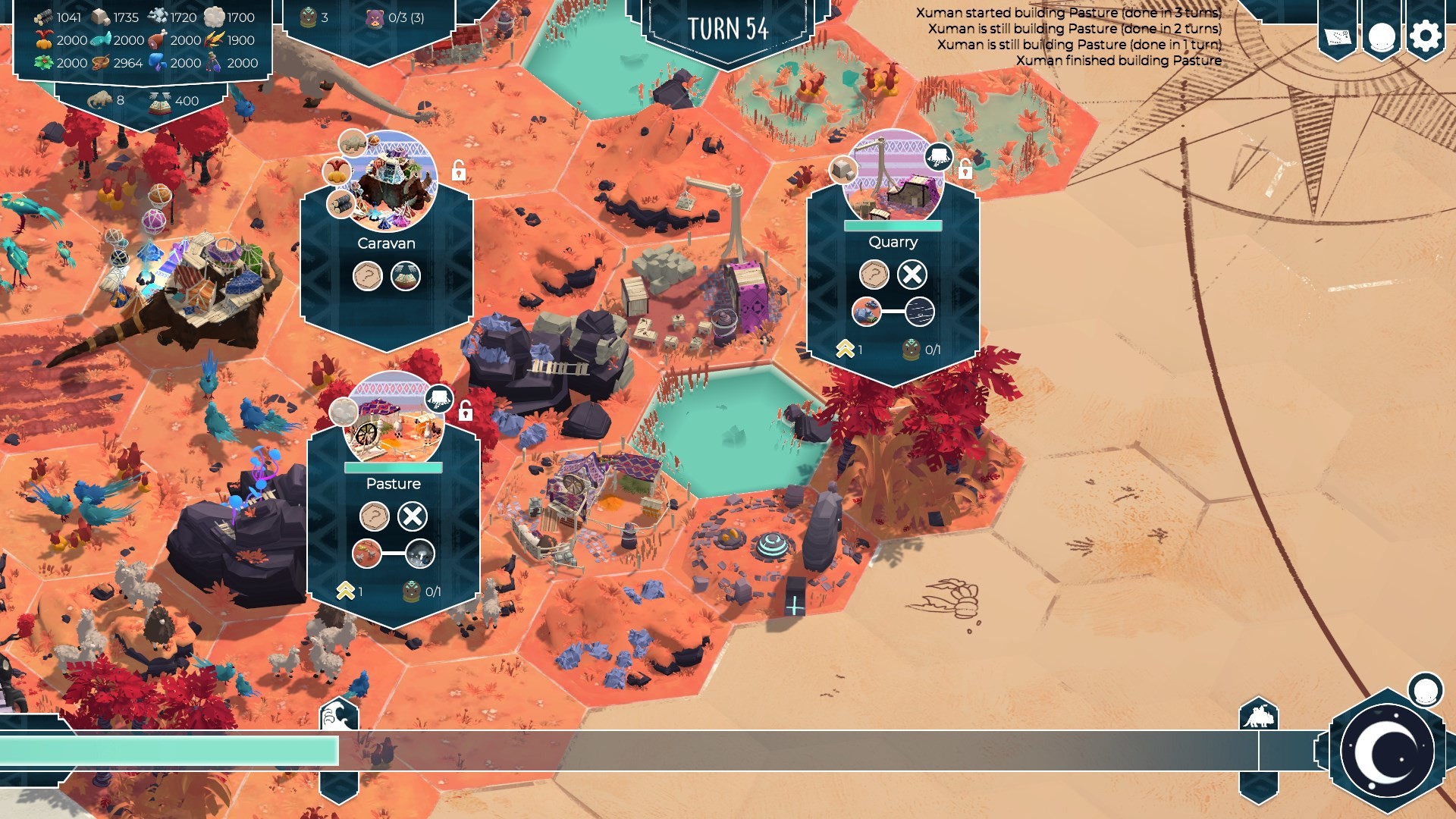The image size is (1456, 819).
Task: Remove the Pasture with its X button
Action: point(413,516)
